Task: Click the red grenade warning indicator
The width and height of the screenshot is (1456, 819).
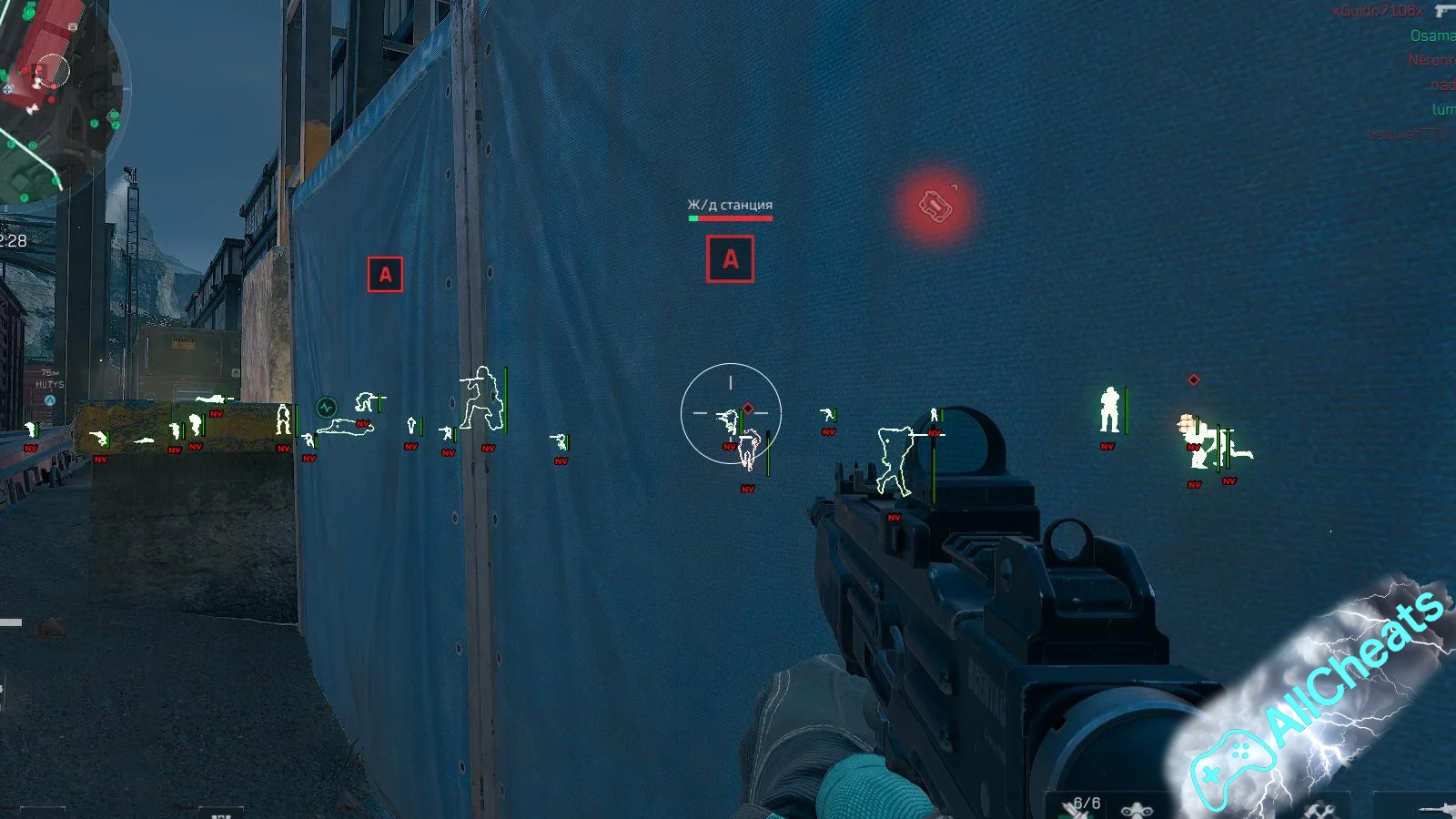Action: 935,206
